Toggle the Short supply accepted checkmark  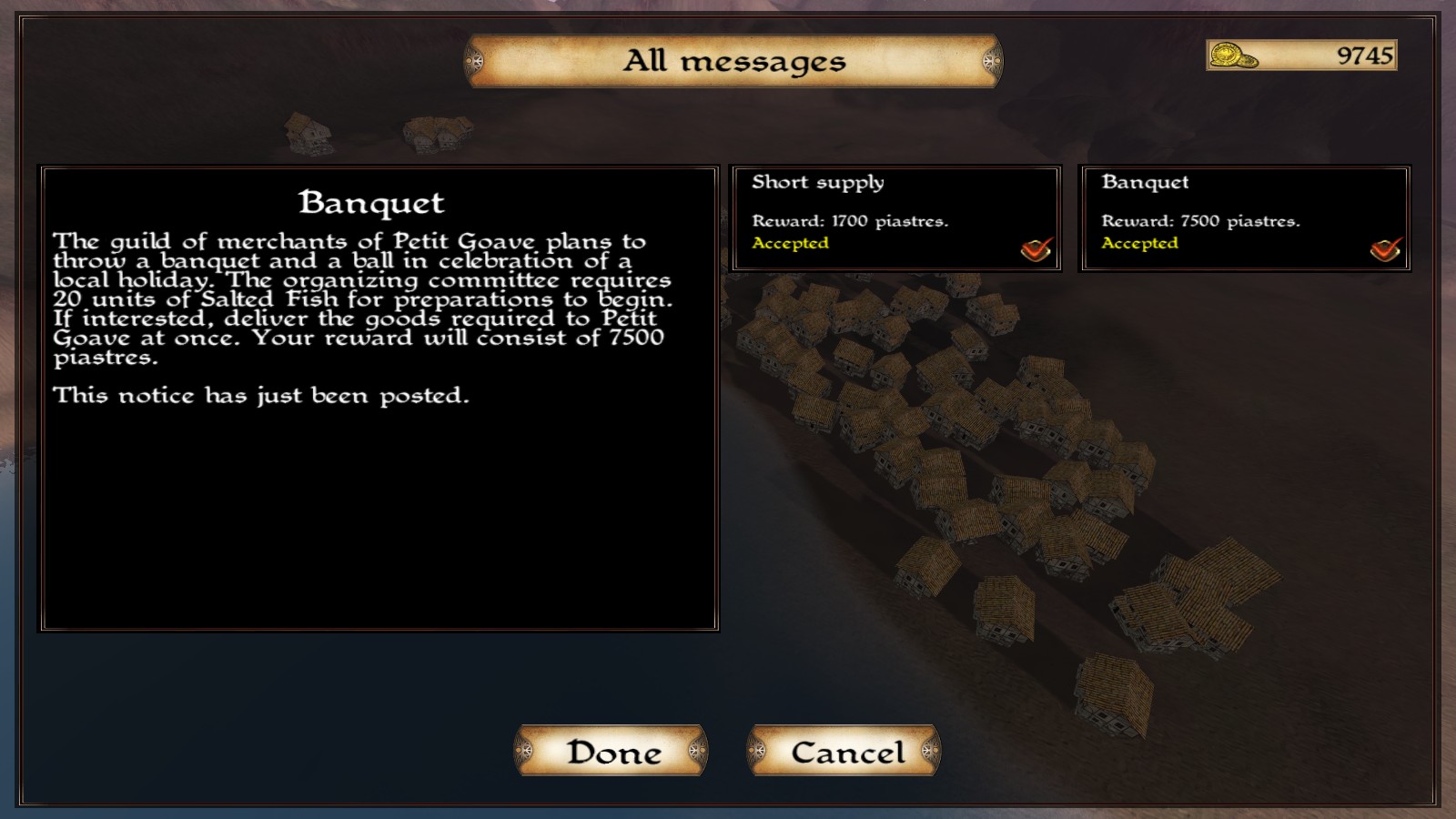[x=1036, y=248]
